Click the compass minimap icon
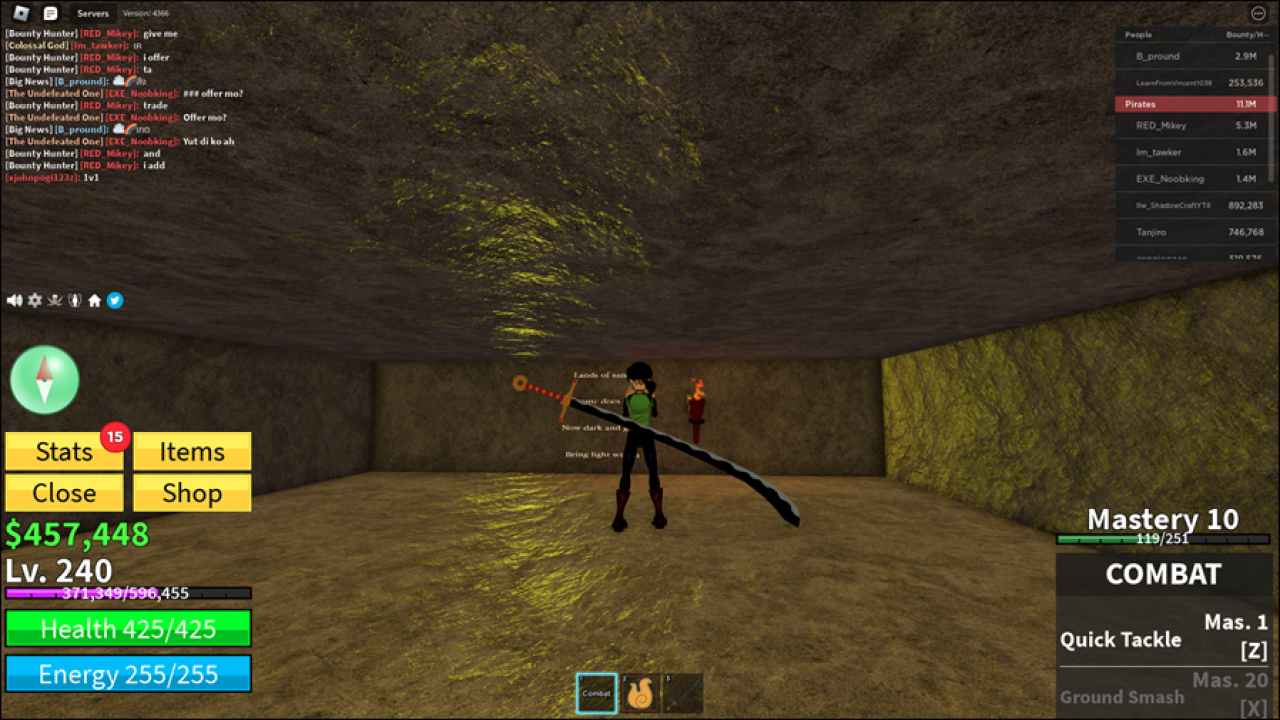The height and width of the screenshot is (720, 1280). coord(45,380)
